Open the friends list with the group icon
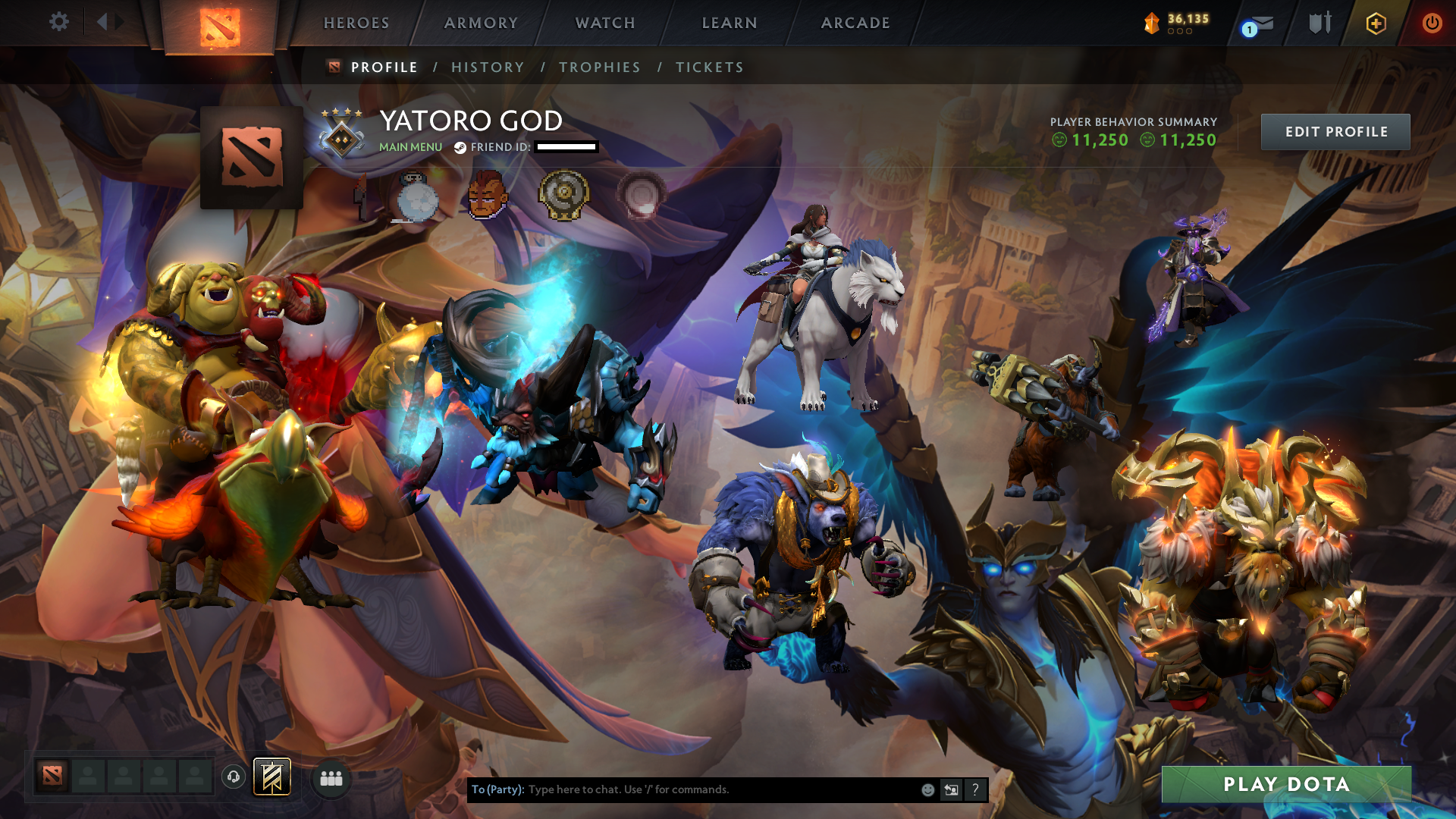This screenshot has height=819, width=1456. tap(330, 778)
